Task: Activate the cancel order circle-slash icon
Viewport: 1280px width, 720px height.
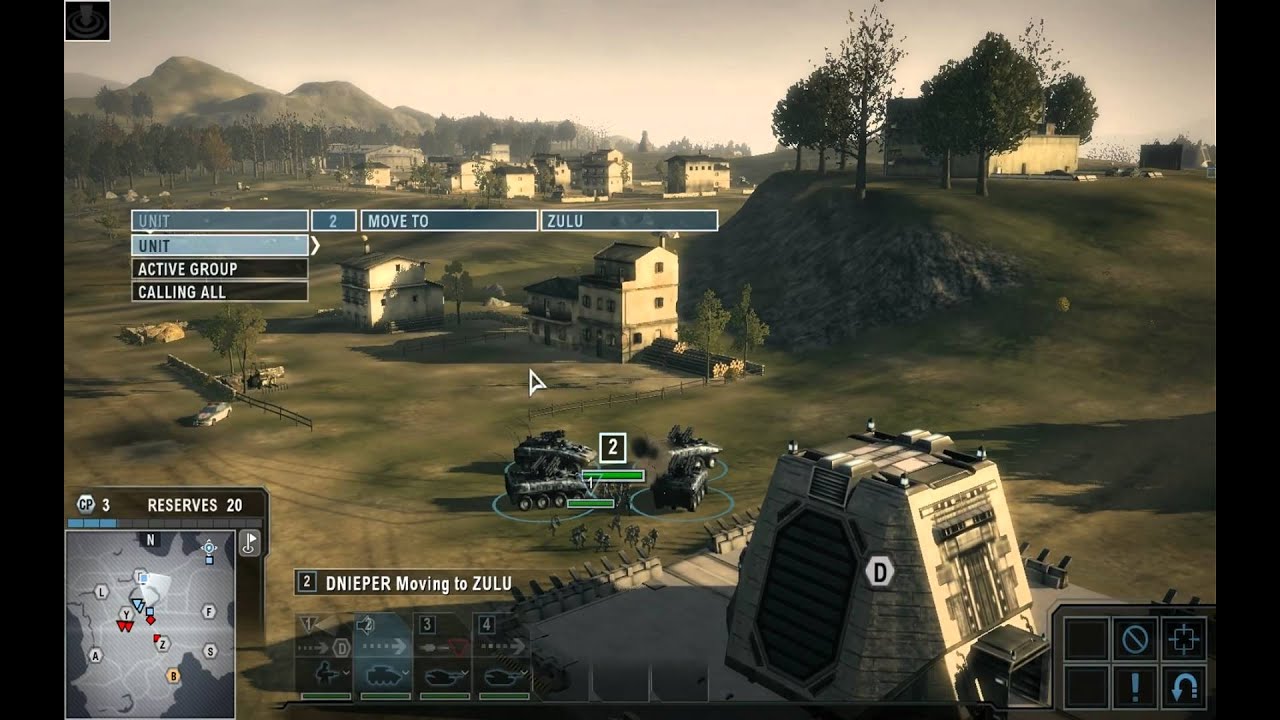Action: pos(1135,638)
